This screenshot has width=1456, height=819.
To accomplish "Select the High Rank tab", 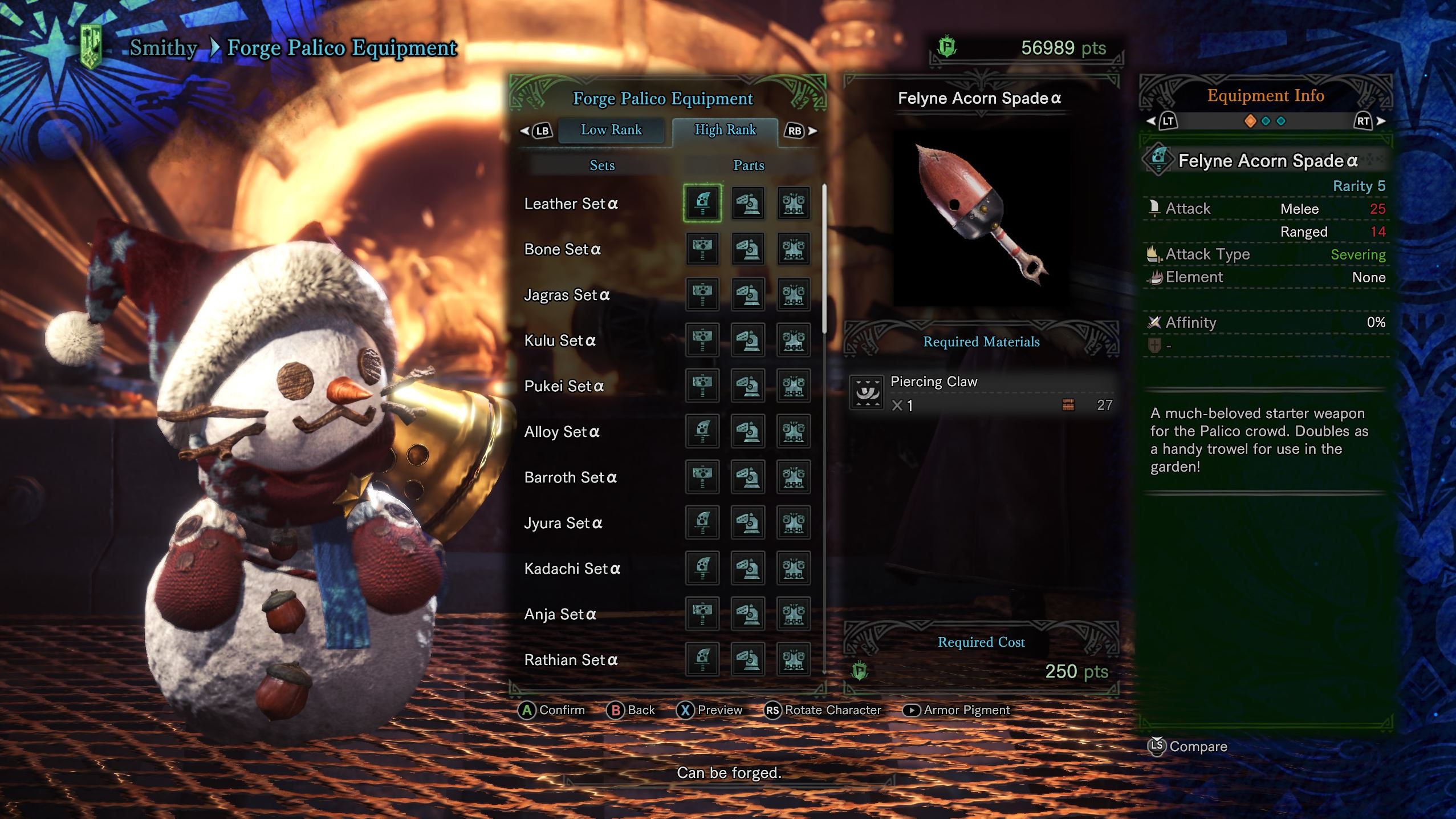I will (725, 130).
